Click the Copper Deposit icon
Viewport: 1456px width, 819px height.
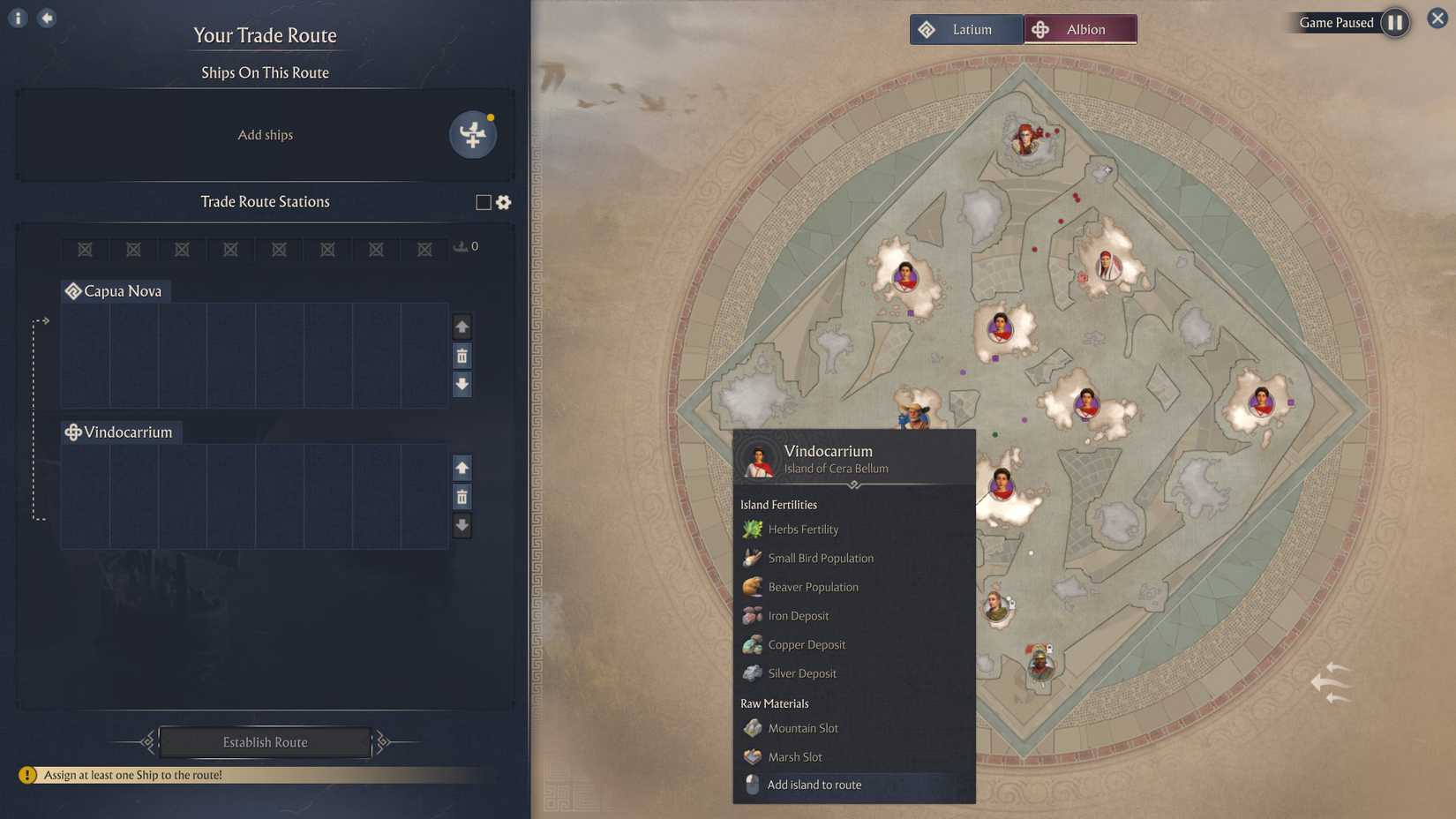(753, 644)
